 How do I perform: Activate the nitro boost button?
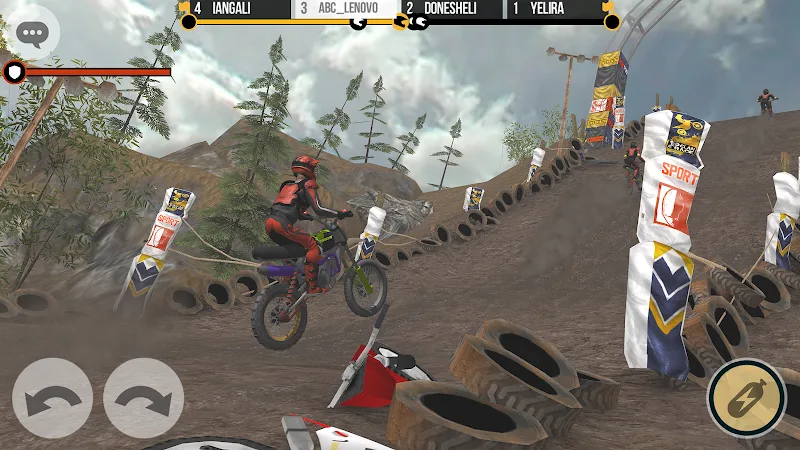pyautogui.click(x=746, y=398)
